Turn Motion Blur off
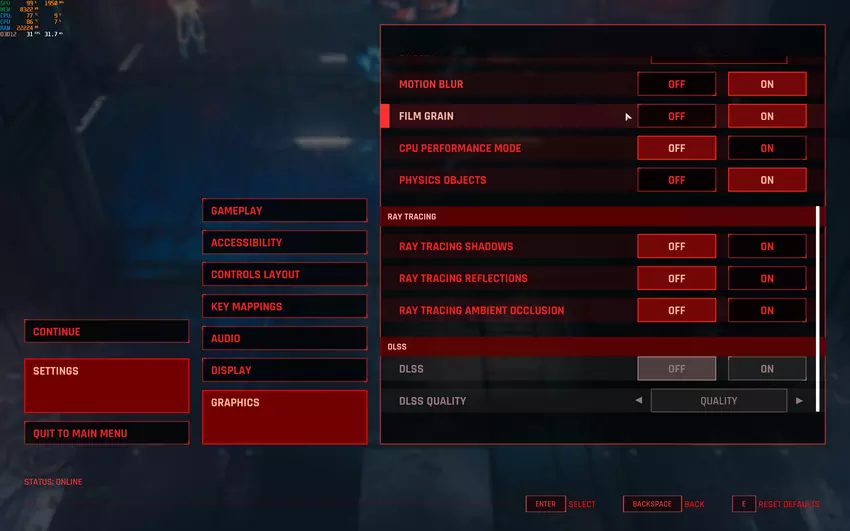 tap(677, 84)
